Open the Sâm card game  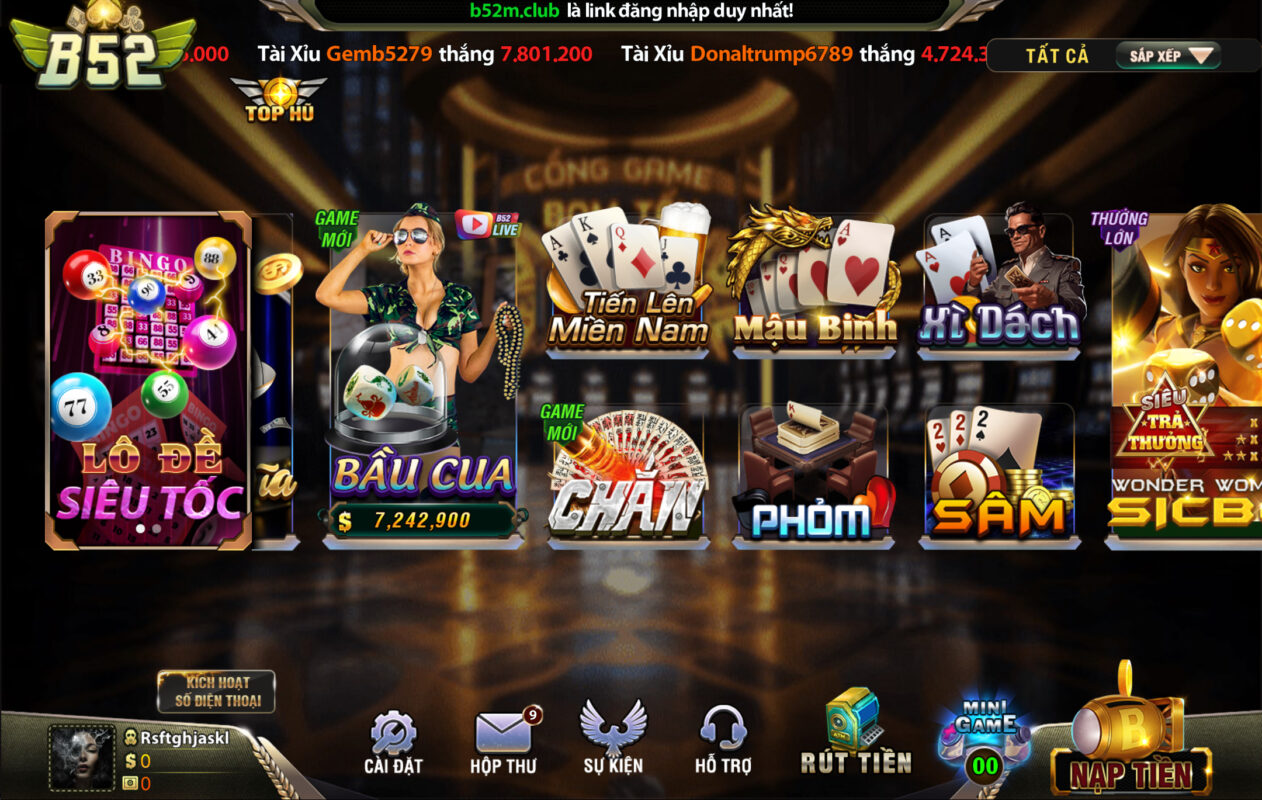click(x=998, y=475)
